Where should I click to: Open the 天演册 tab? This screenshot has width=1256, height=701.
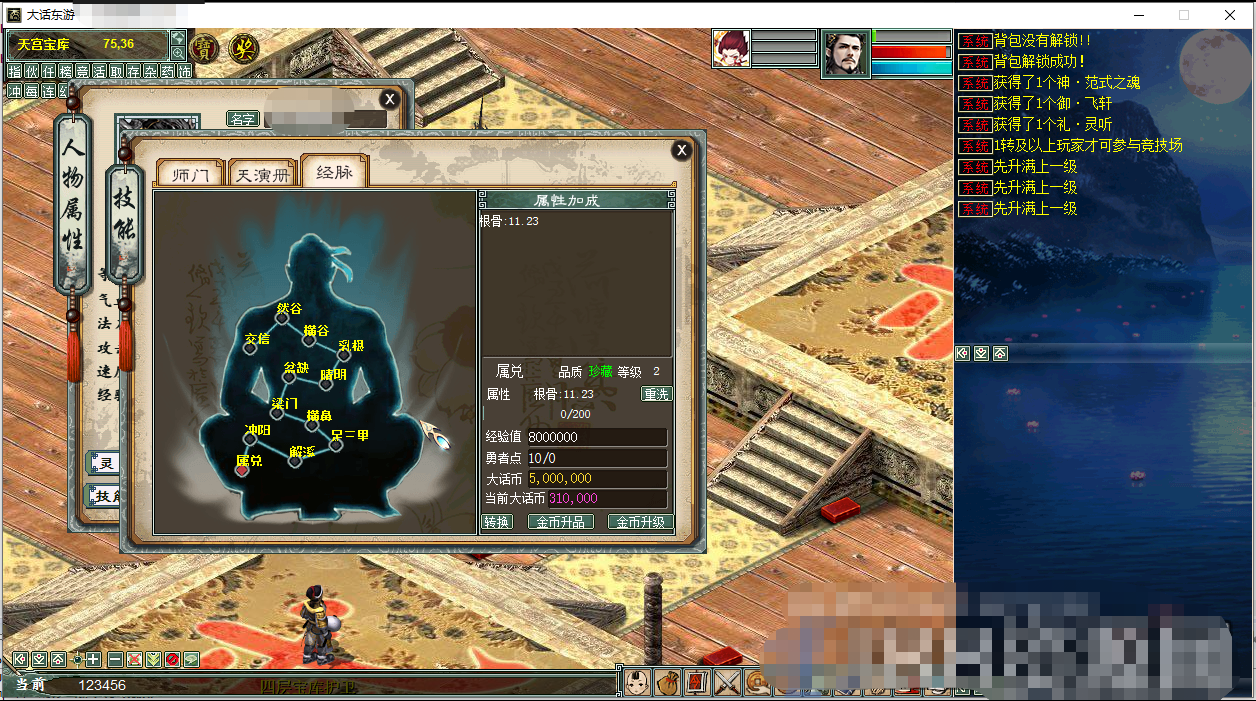click(262, 174)
